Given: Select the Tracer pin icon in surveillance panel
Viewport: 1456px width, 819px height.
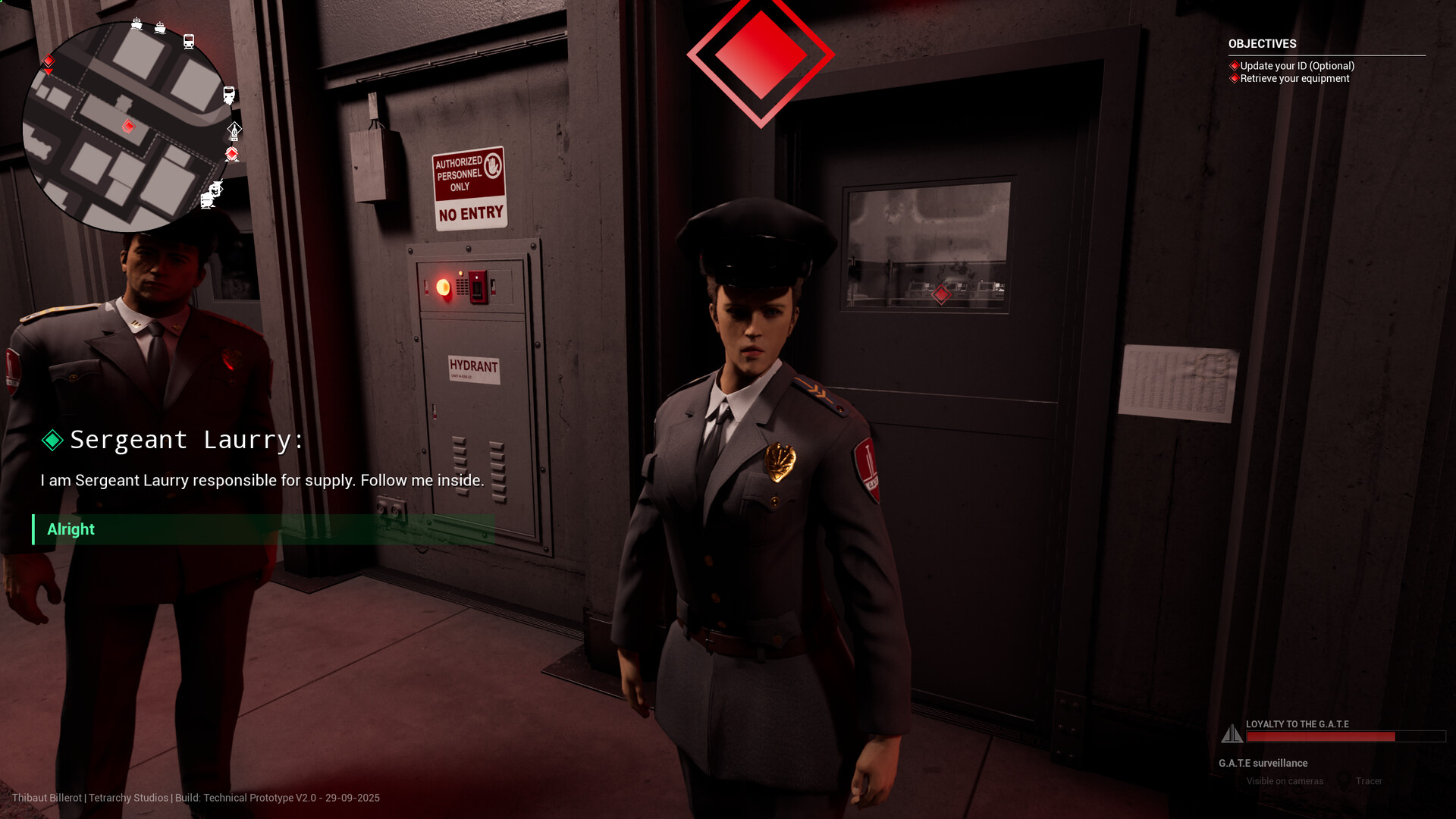Looking at the screenshot, I should [1343, 780].
